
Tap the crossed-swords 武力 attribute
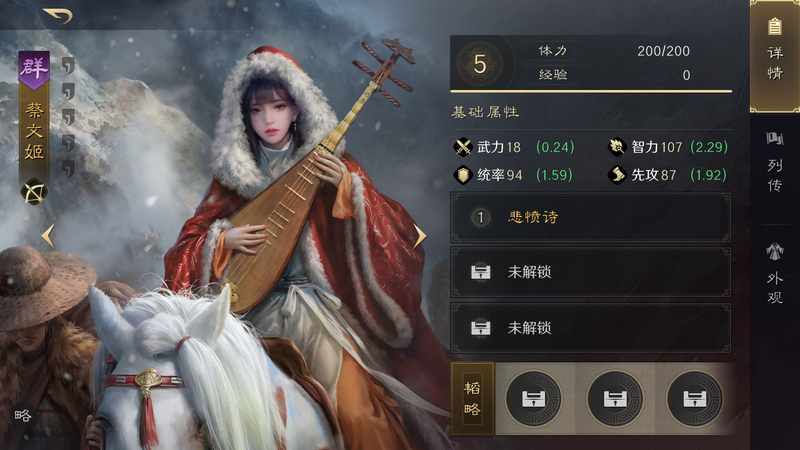click(x=490, y=147)
